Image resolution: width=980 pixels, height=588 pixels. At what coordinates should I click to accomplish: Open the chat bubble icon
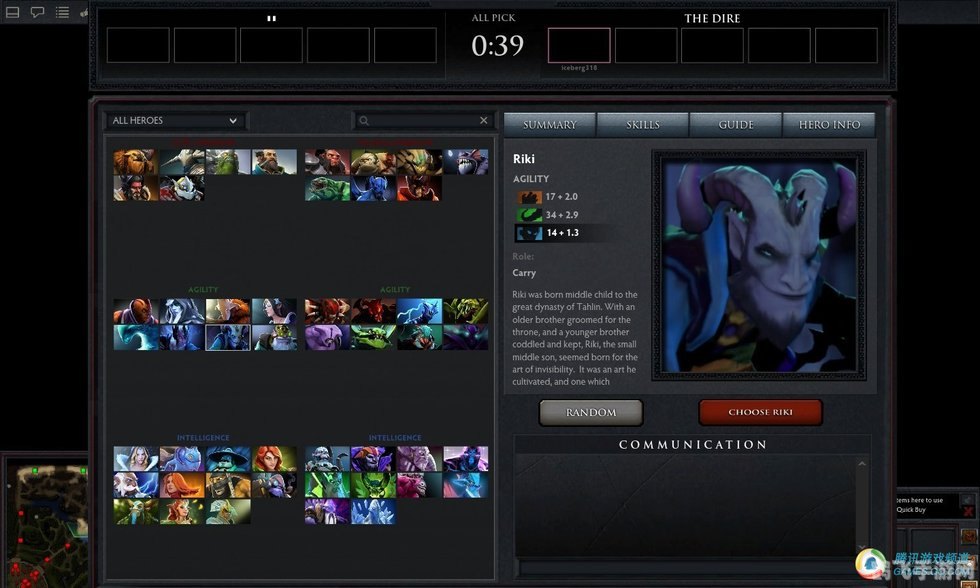click(37, 13)
